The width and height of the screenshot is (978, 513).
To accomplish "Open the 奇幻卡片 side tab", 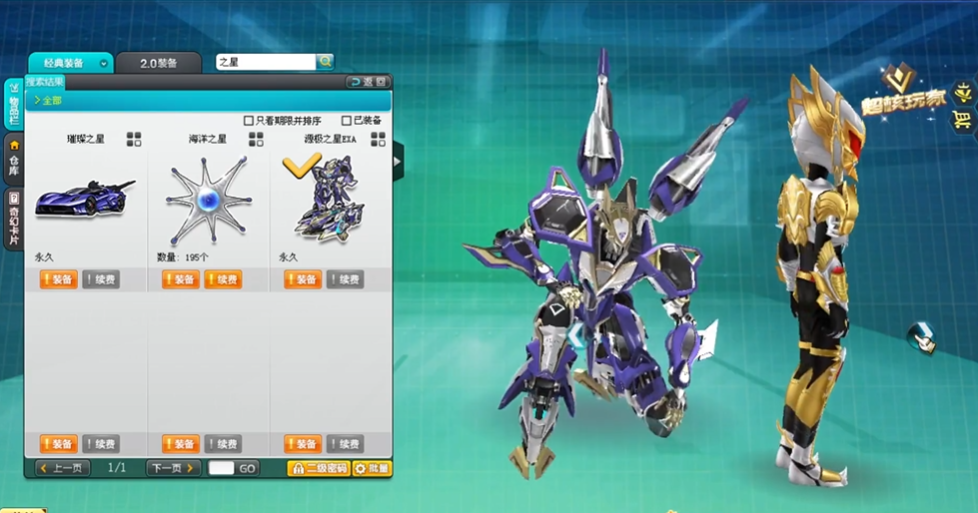I will (14, 218).
